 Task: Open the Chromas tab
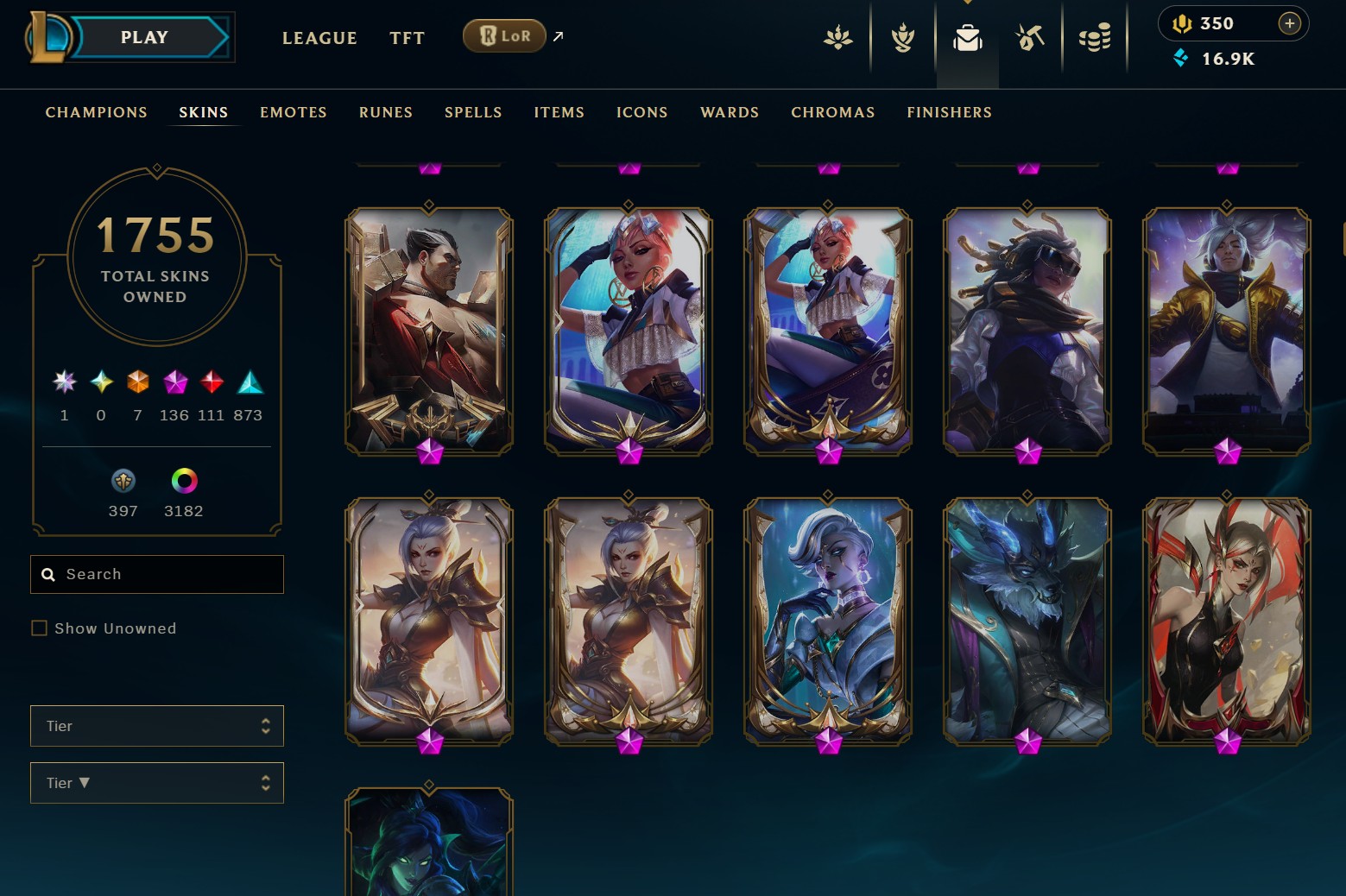point(832,112)
